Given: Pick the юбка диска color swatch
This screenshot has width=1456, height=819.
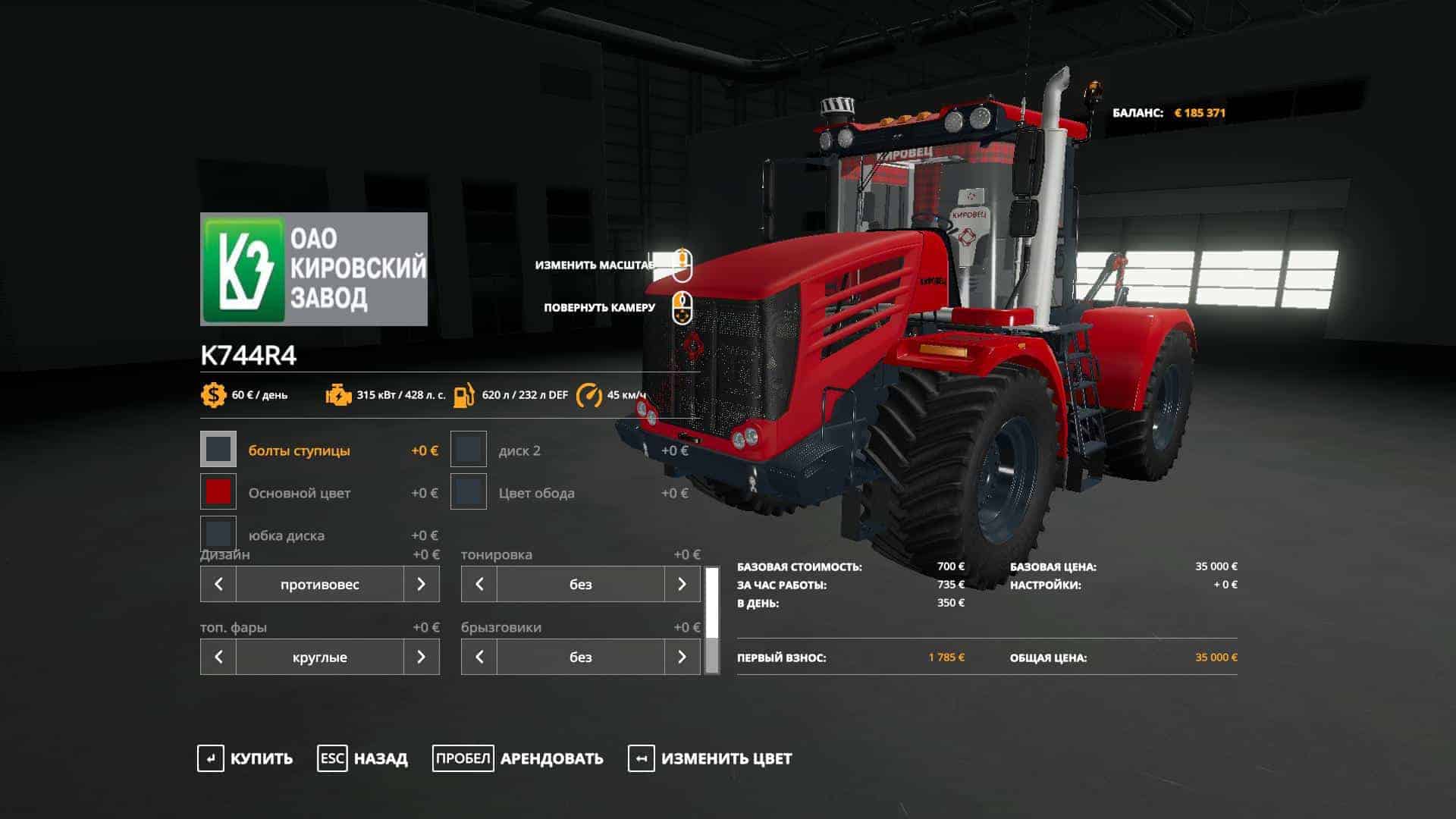Looking at the screenshot, I should pos(218,534).
